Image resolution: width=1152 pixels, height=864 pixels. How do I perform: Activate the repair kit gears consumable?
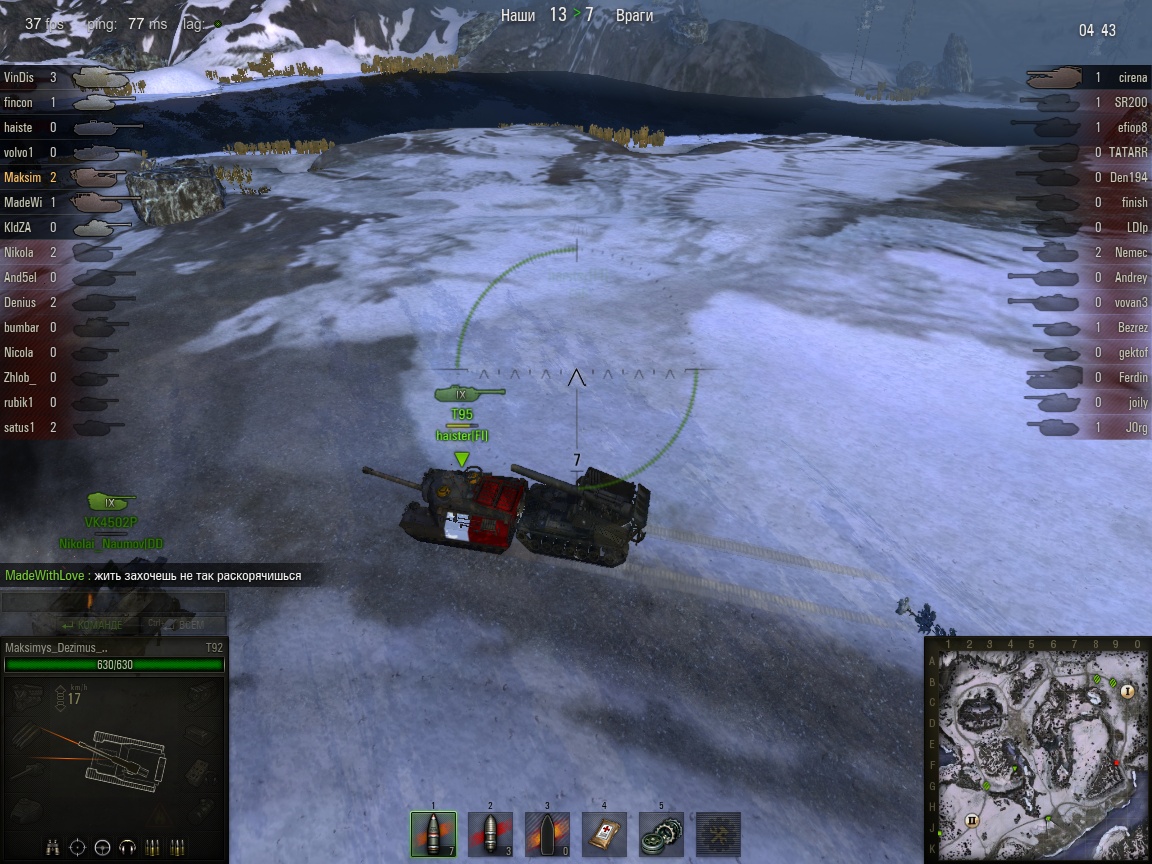point(661,833)
